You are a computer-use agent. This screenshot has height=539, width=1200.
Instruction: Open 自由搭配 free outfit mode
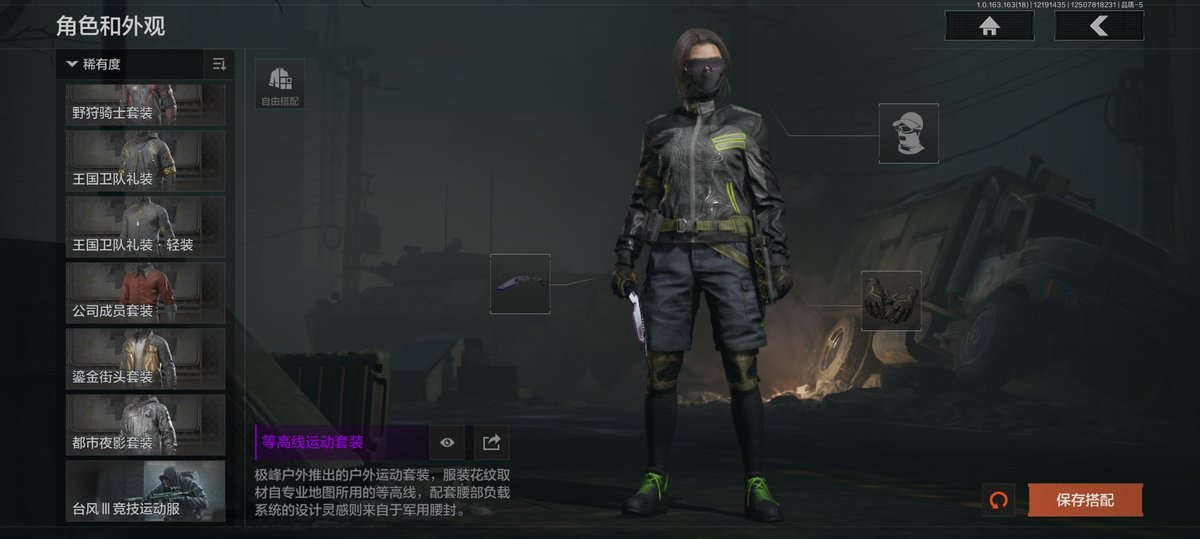[281, 84]
